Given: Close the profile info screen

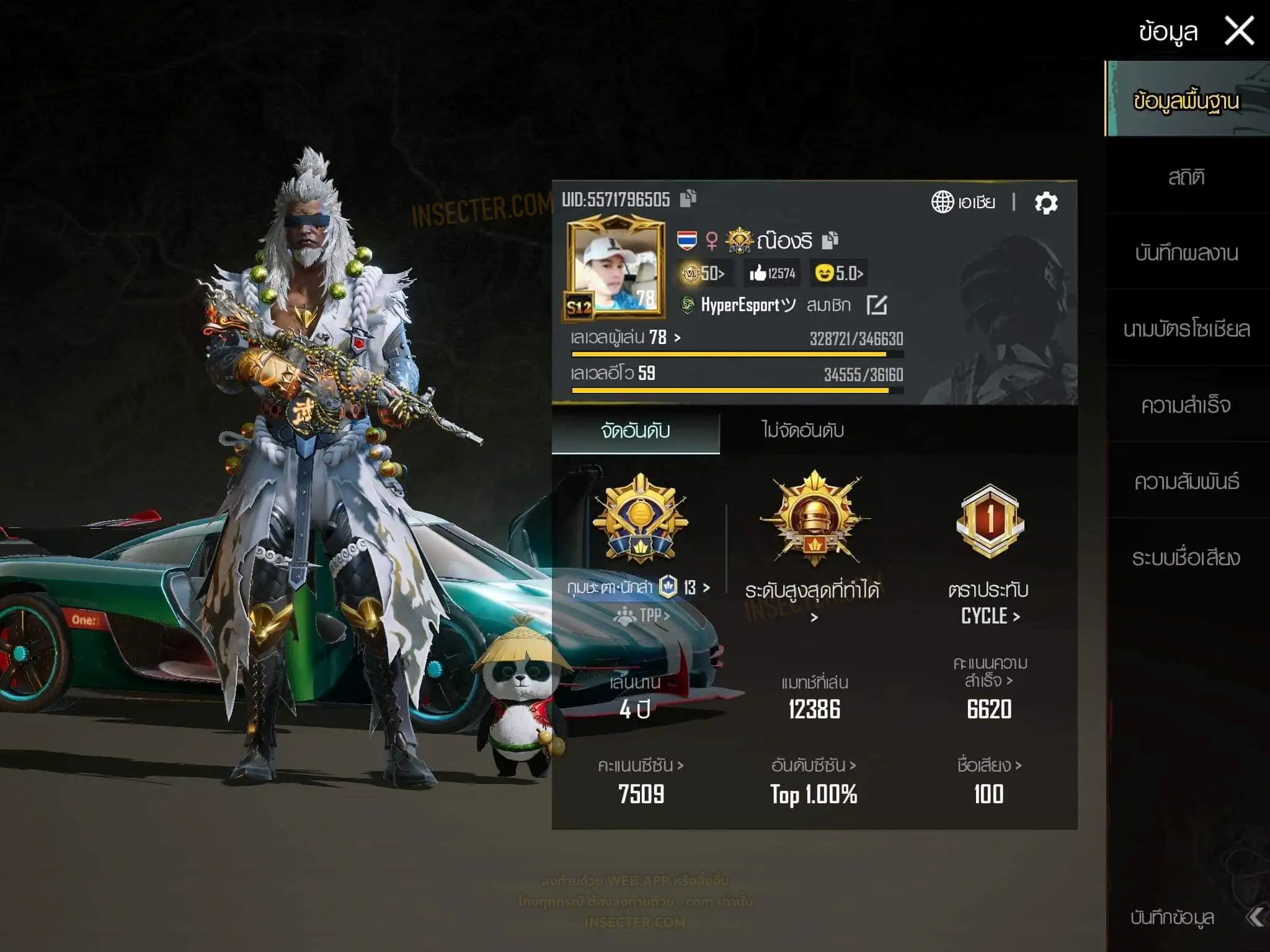Looking at the screenshot, I should (1239, 31).
